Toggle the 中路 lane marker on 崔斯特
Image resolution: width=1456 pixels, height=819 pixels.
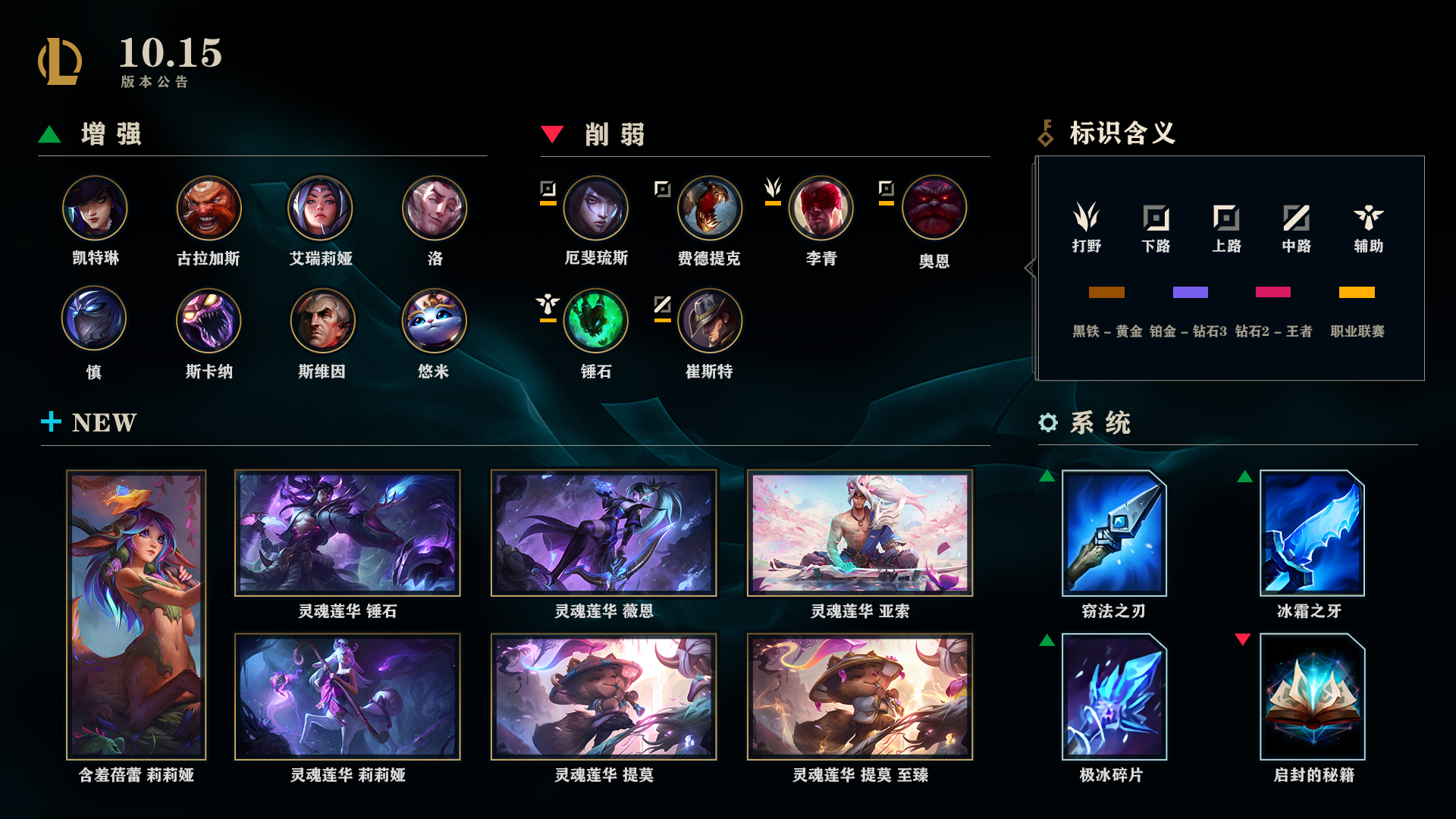[661, 306]
